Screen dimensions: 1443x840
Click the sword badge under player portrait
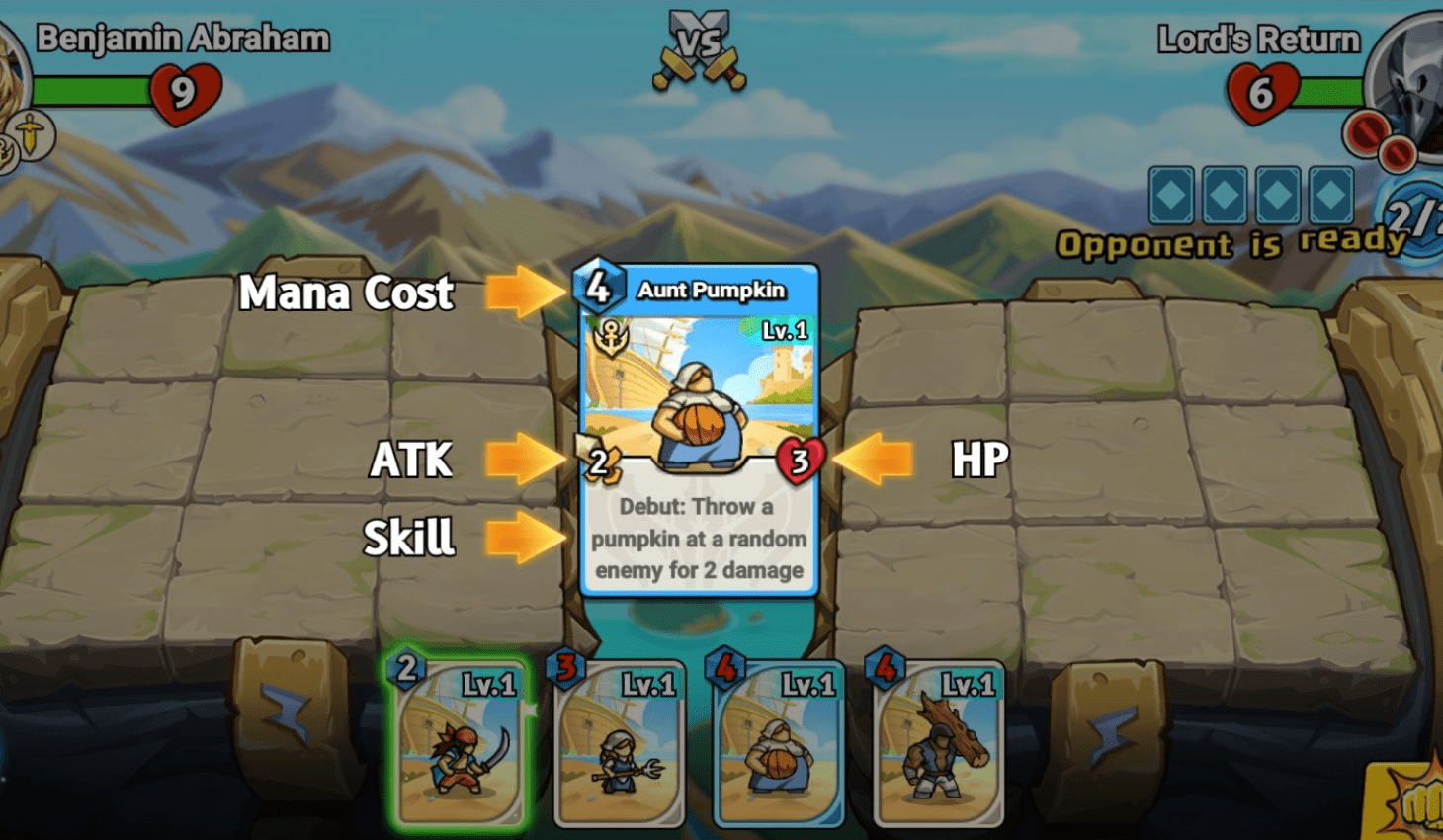click(x=33, y=133)
